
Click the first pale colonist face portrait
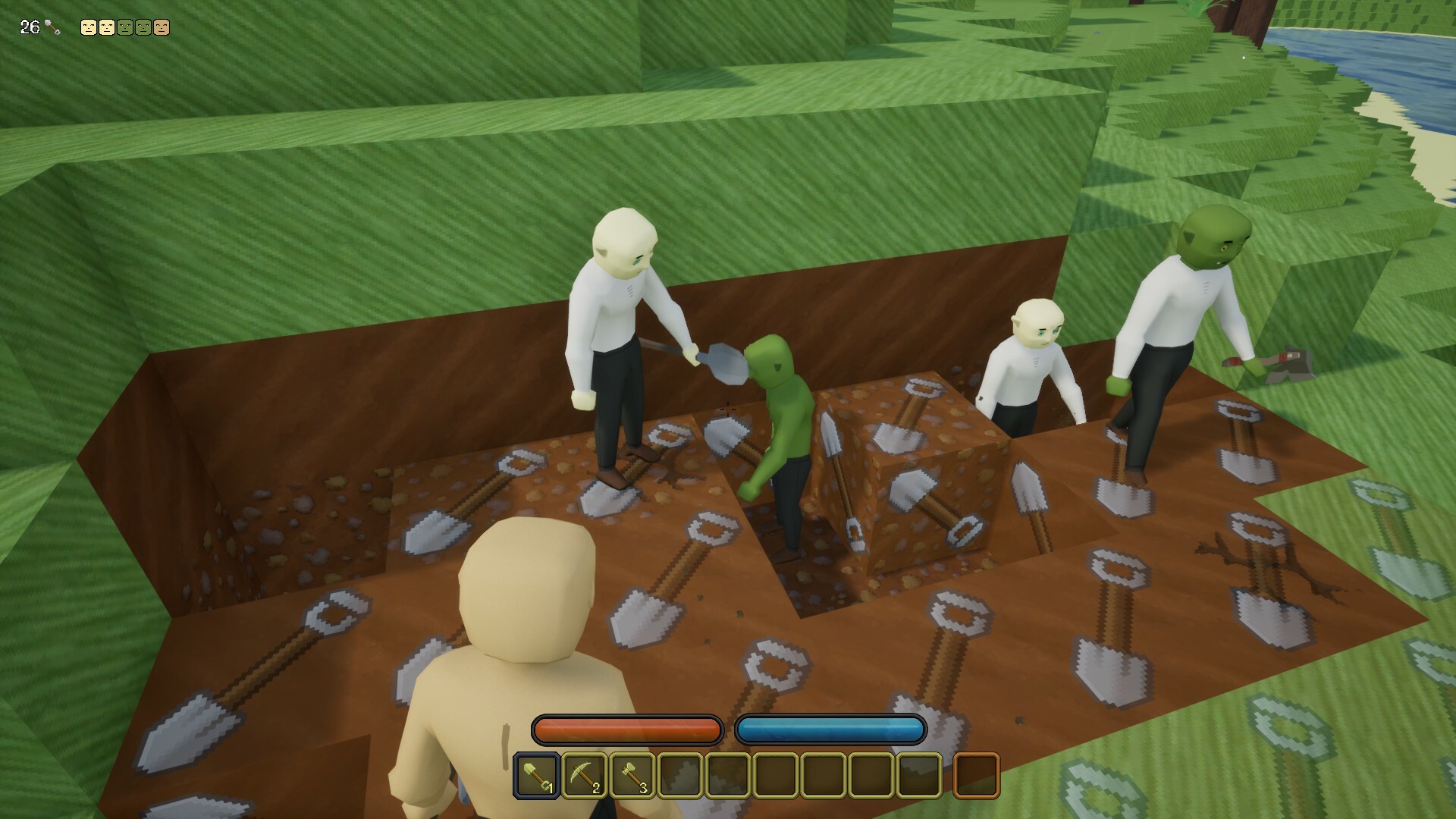[89, 27]
